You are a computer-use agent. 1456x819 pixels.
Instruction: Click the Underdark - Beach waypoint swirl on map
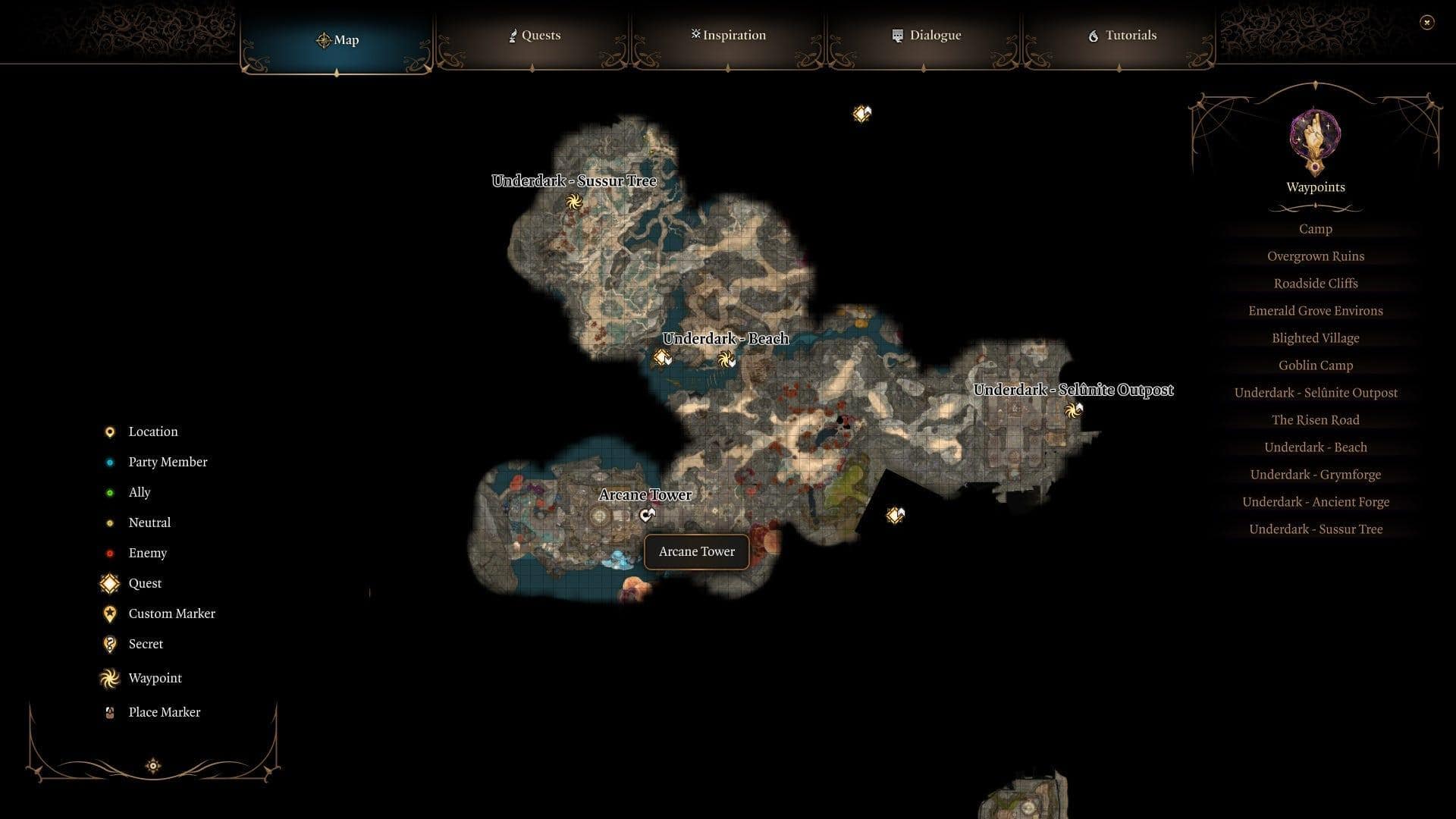tap(726, 359)
